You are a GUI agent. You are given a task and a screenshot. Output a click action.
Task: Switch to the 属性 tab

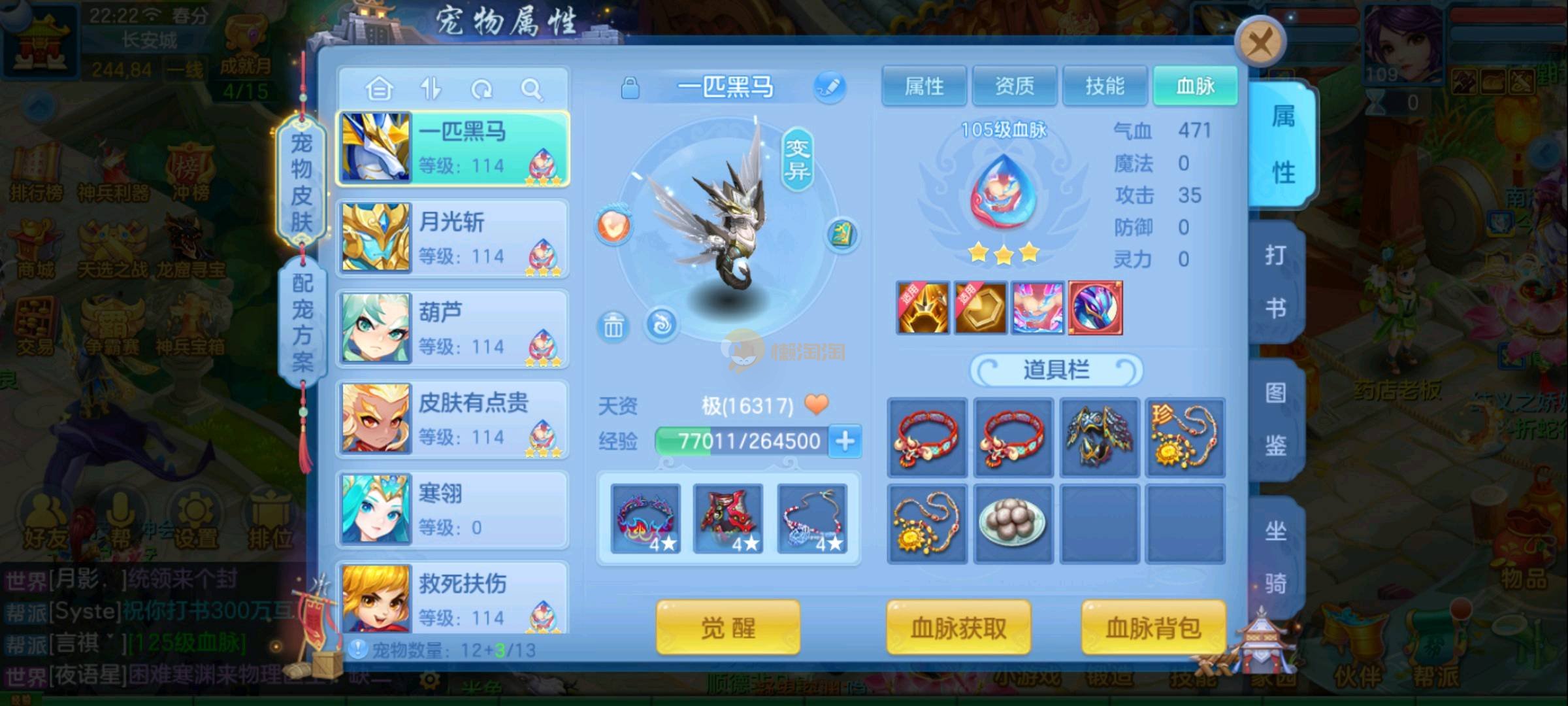(x=924, y=86)
